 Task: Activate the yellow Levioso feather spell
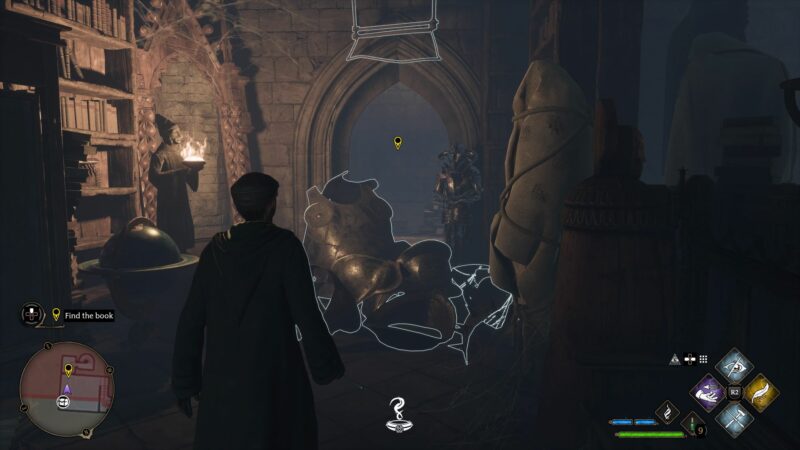coord(762,392)
